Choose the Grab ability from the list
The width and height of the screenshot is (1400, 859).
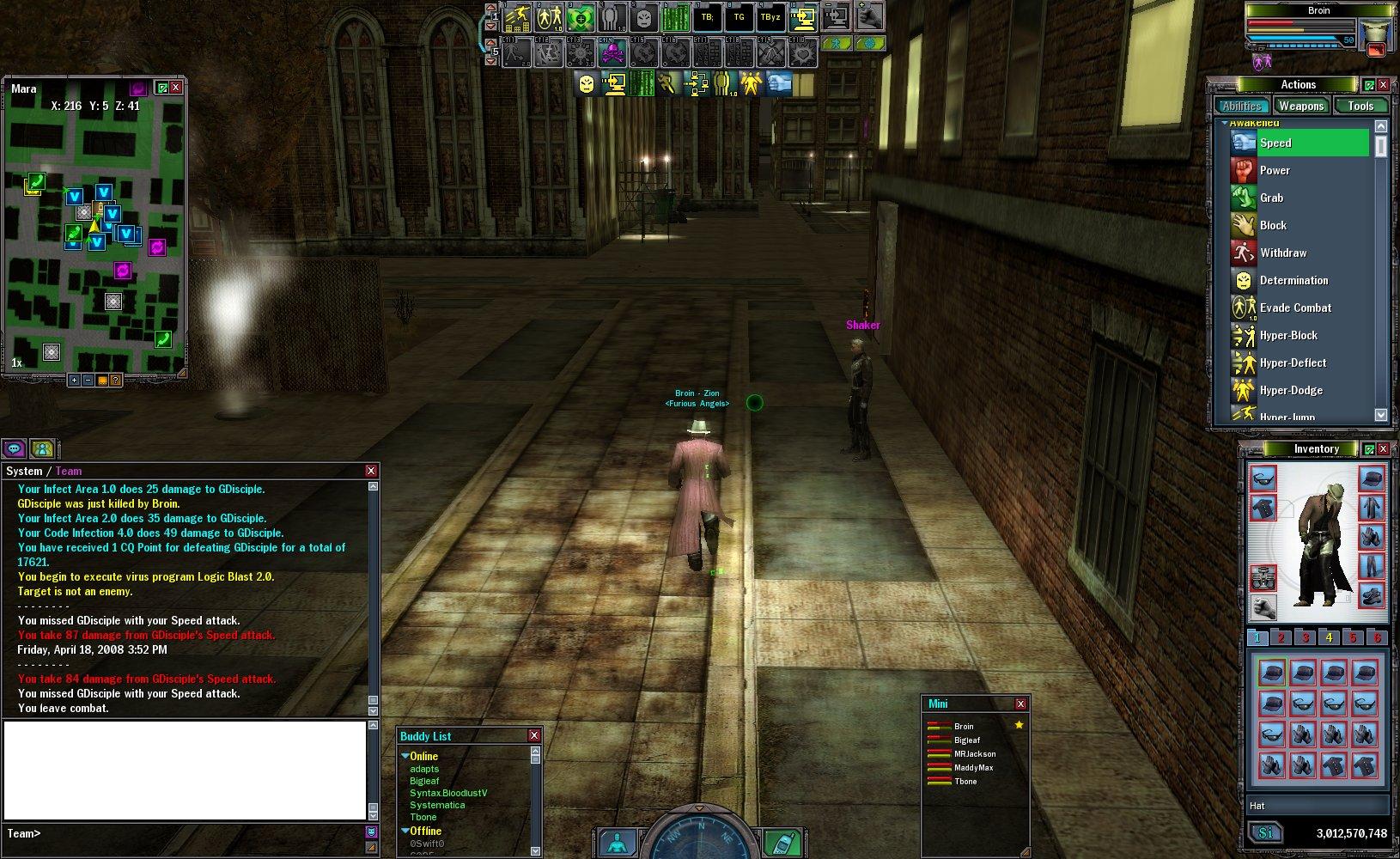(x=1271, y=198)
